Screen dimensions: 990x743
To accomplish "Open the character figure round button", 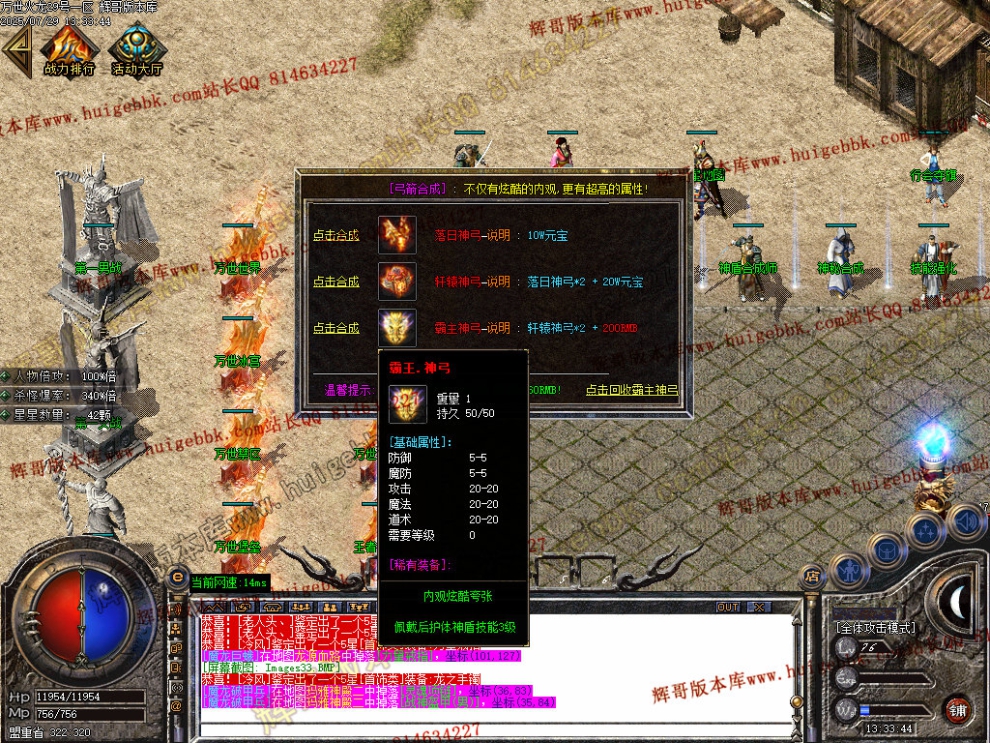I will [x=848, y=570].
